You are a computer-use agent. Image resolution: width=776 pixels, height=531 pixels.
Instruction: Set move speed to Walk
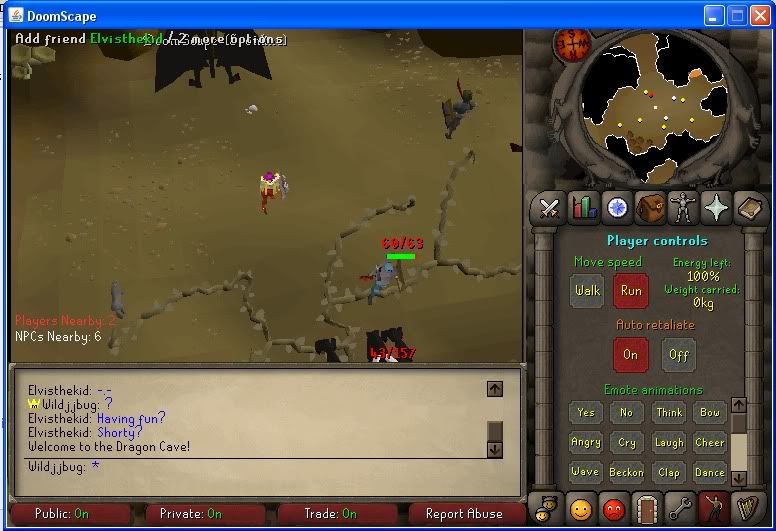pyautogui.click(x=588, y=291)
